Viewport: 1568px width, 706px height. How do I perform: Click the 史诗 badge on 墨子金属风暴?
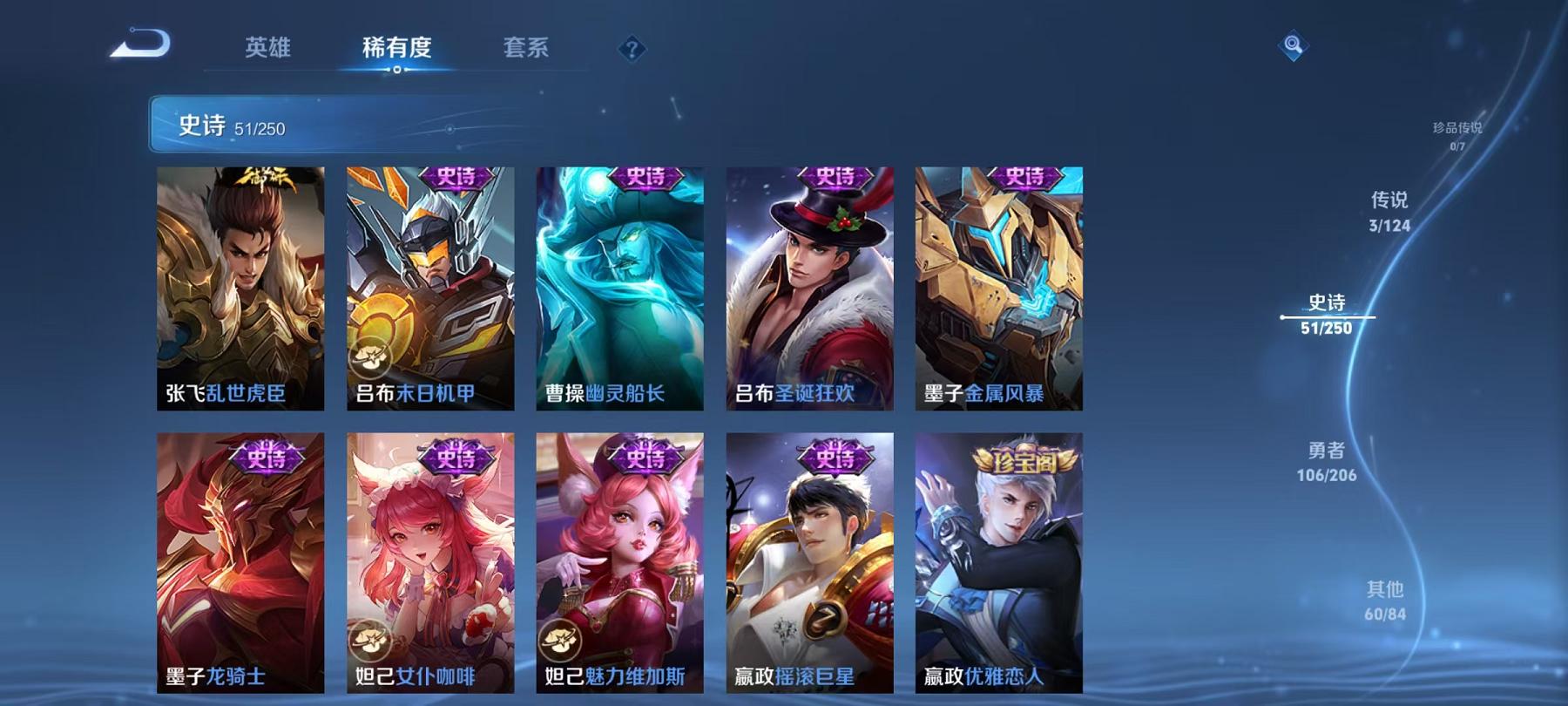tap(1028, 175)
